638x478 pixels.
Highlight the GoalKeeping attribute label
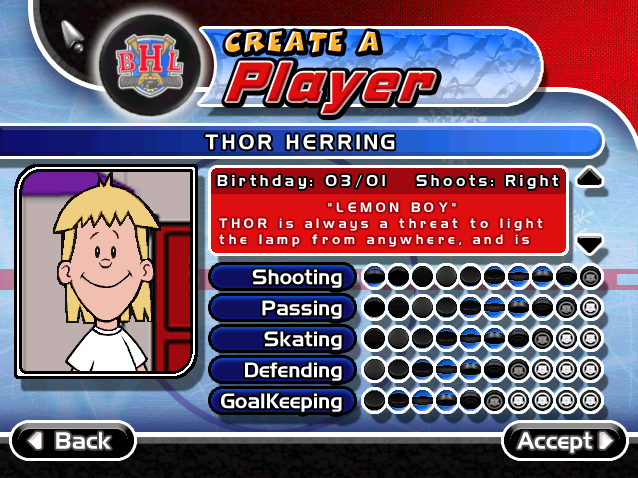pyautogui.click(x=283, y=402)
